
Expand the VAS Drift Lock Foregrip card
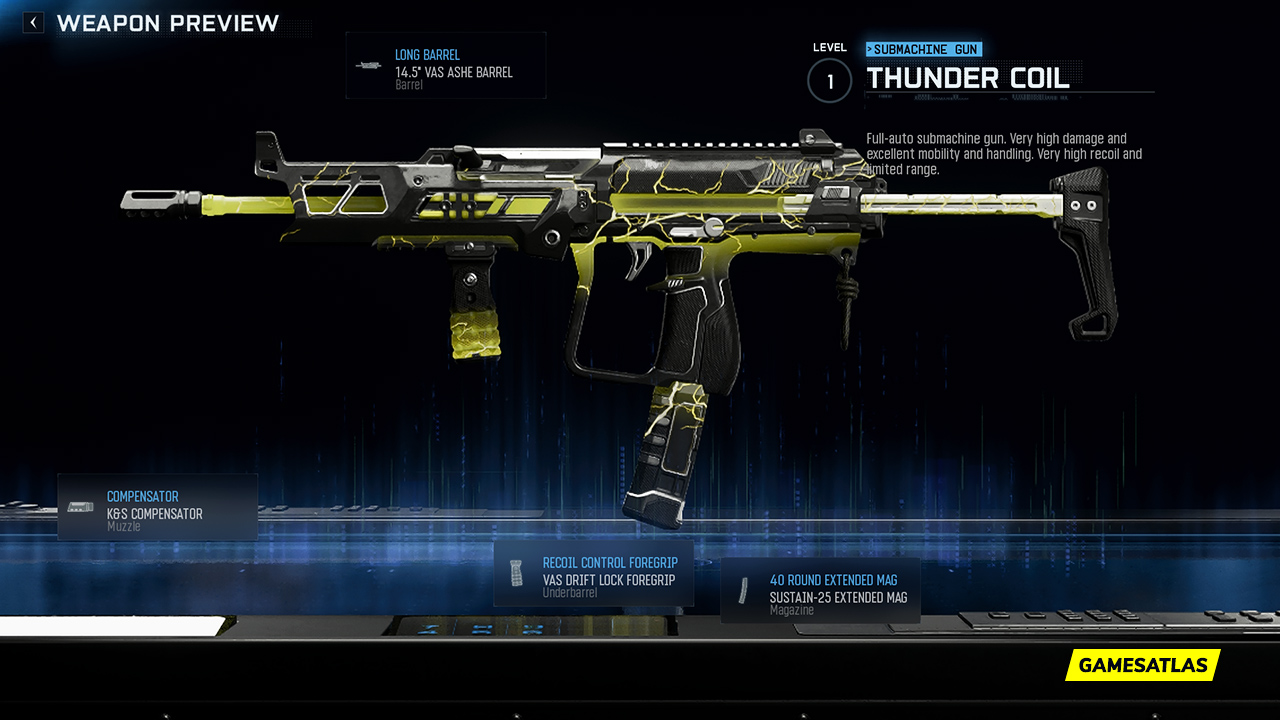[594, 574]
